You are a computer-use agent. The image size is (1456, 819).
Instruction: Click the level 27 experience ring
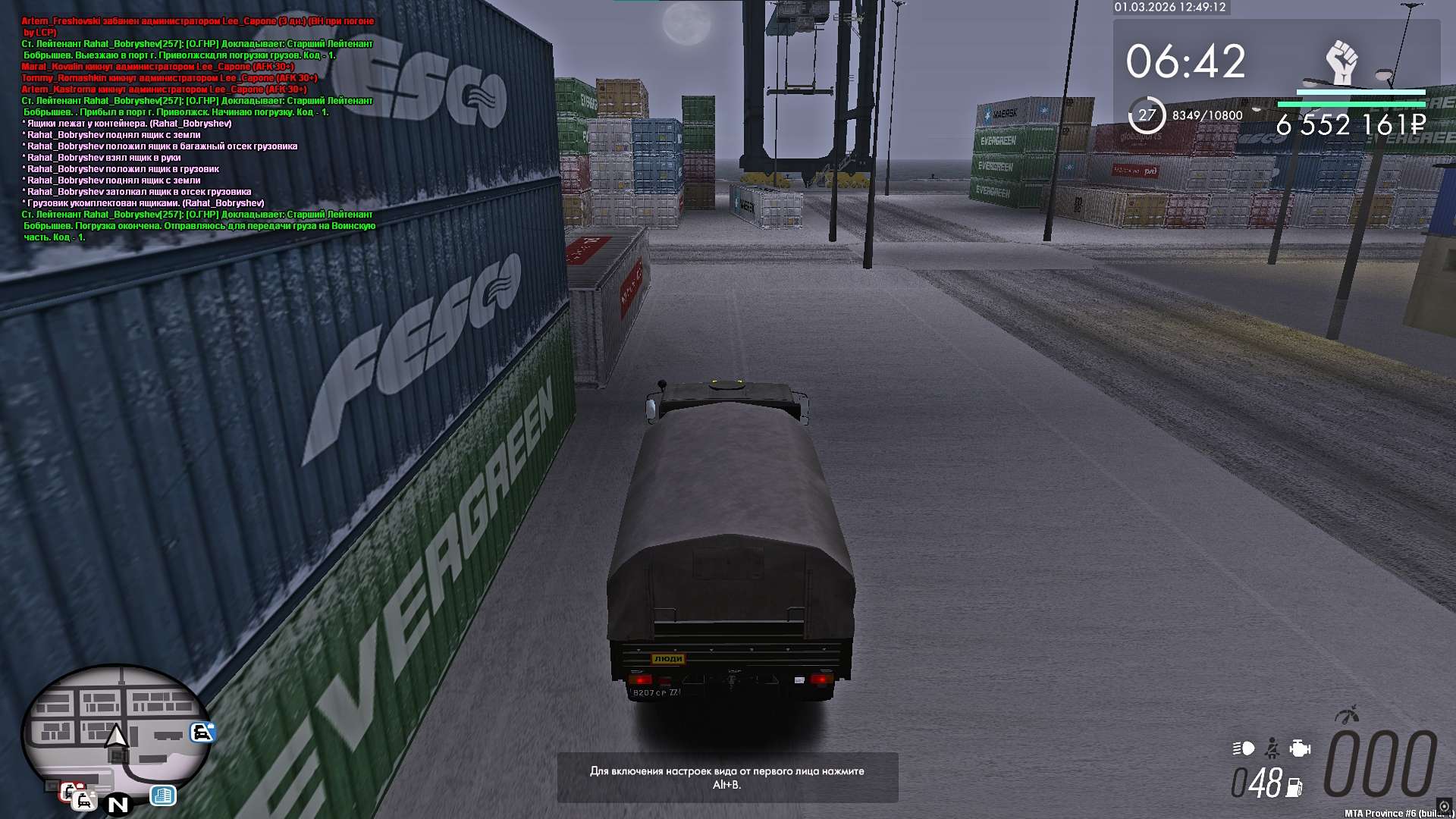tap(1147, 115)
